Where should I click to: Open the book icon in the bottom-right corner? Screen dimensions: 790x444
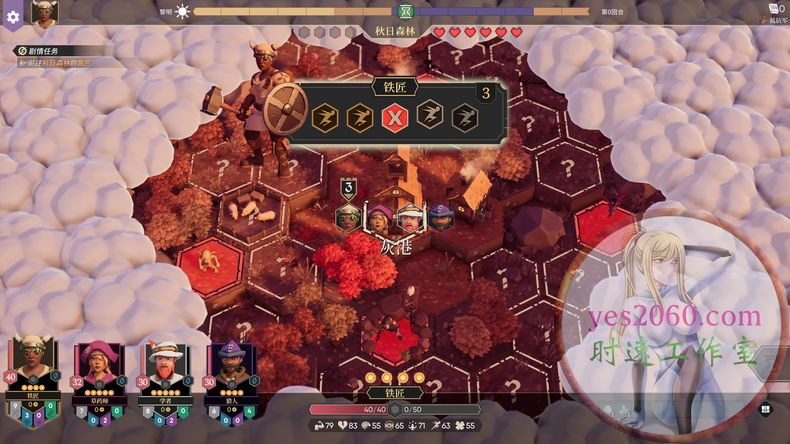pyautogui.click(x=767, y=408)
